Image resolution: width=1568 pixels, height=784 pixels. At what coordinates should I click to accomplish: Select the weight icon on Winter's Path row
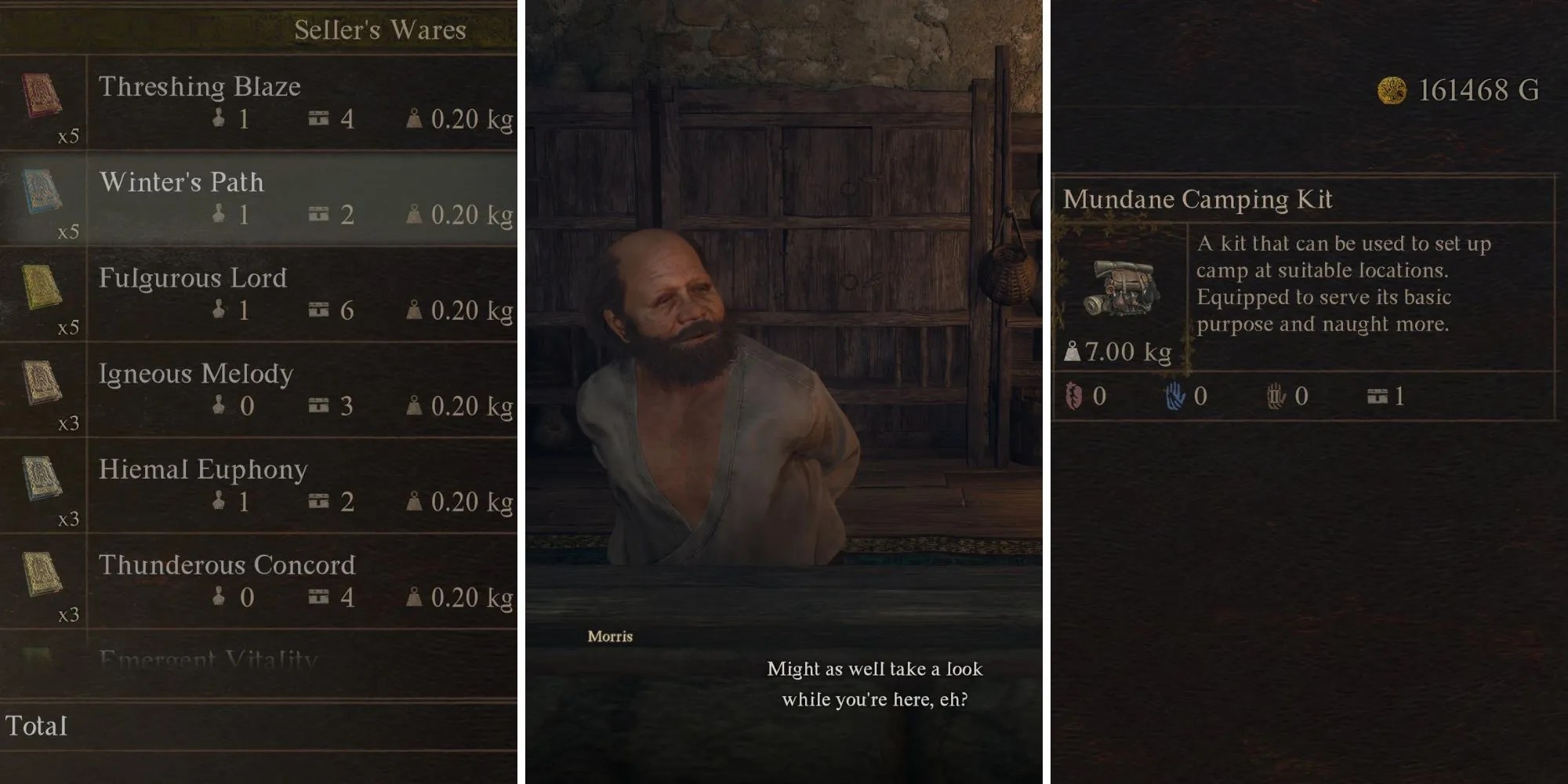pos(413,215)
